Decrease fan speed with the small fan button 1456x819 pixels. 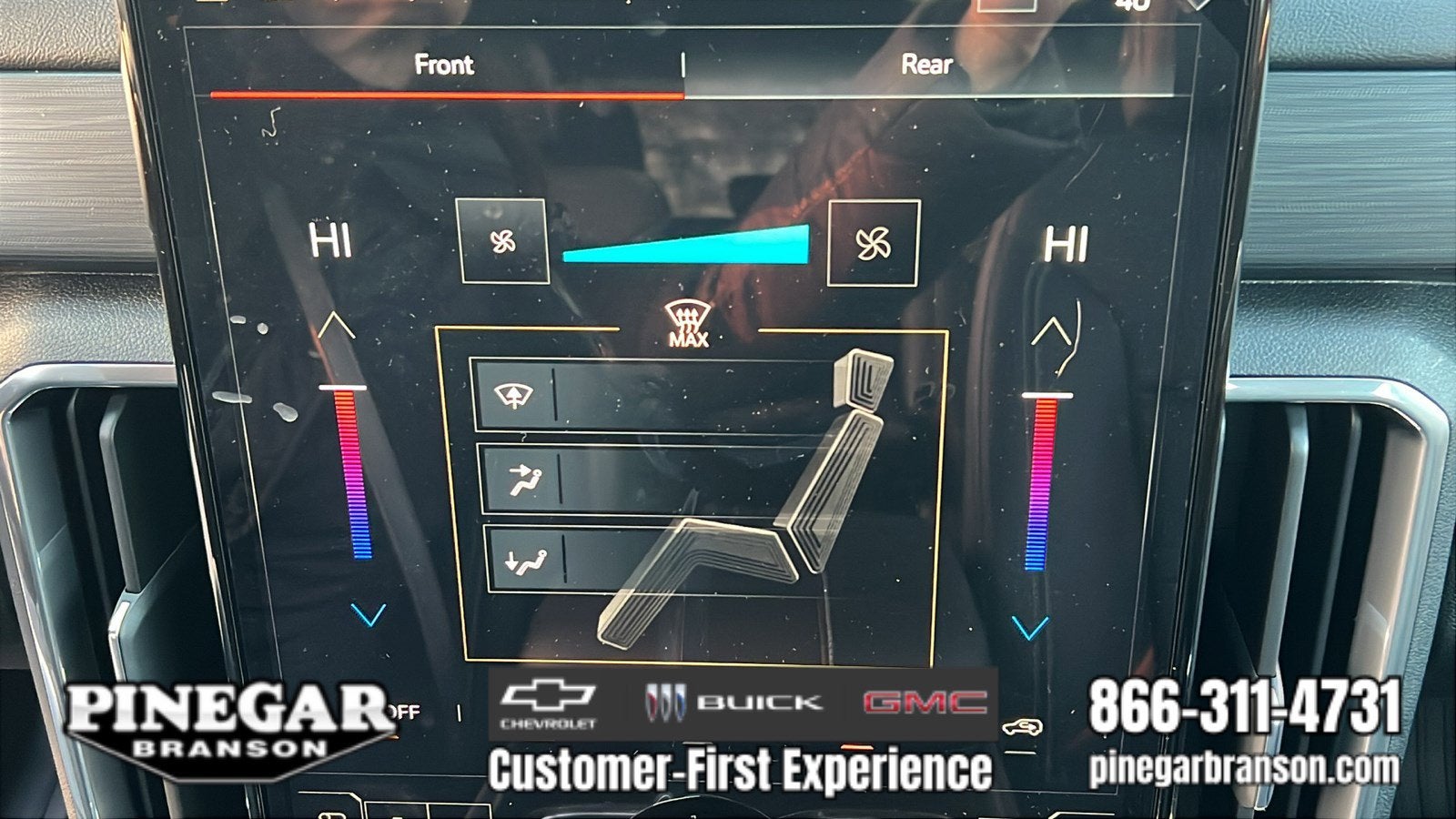pyautogui.click(x=503, y=241)
